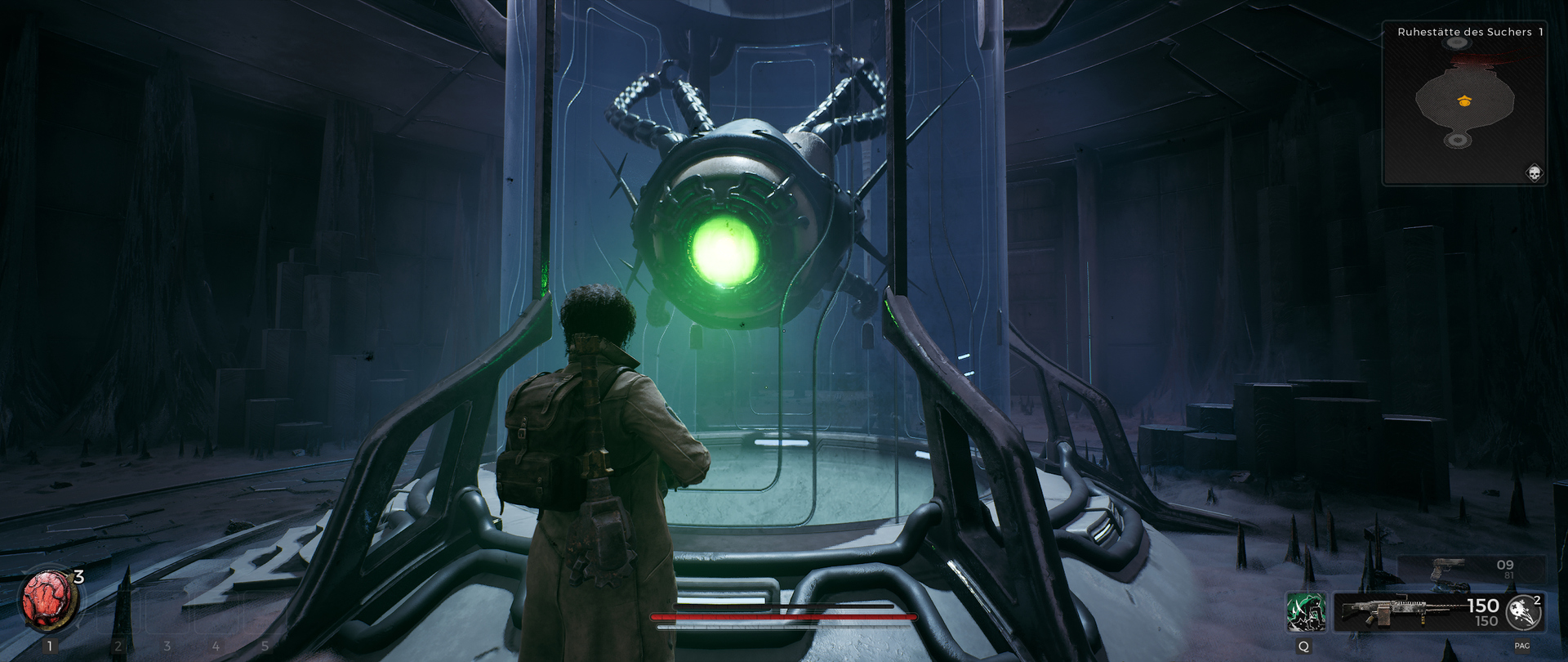Image resolution: width=1568 pixels, height=662 pixels.
Task: Switch to the pistol sidearm slot
Action: [1449, 569]
